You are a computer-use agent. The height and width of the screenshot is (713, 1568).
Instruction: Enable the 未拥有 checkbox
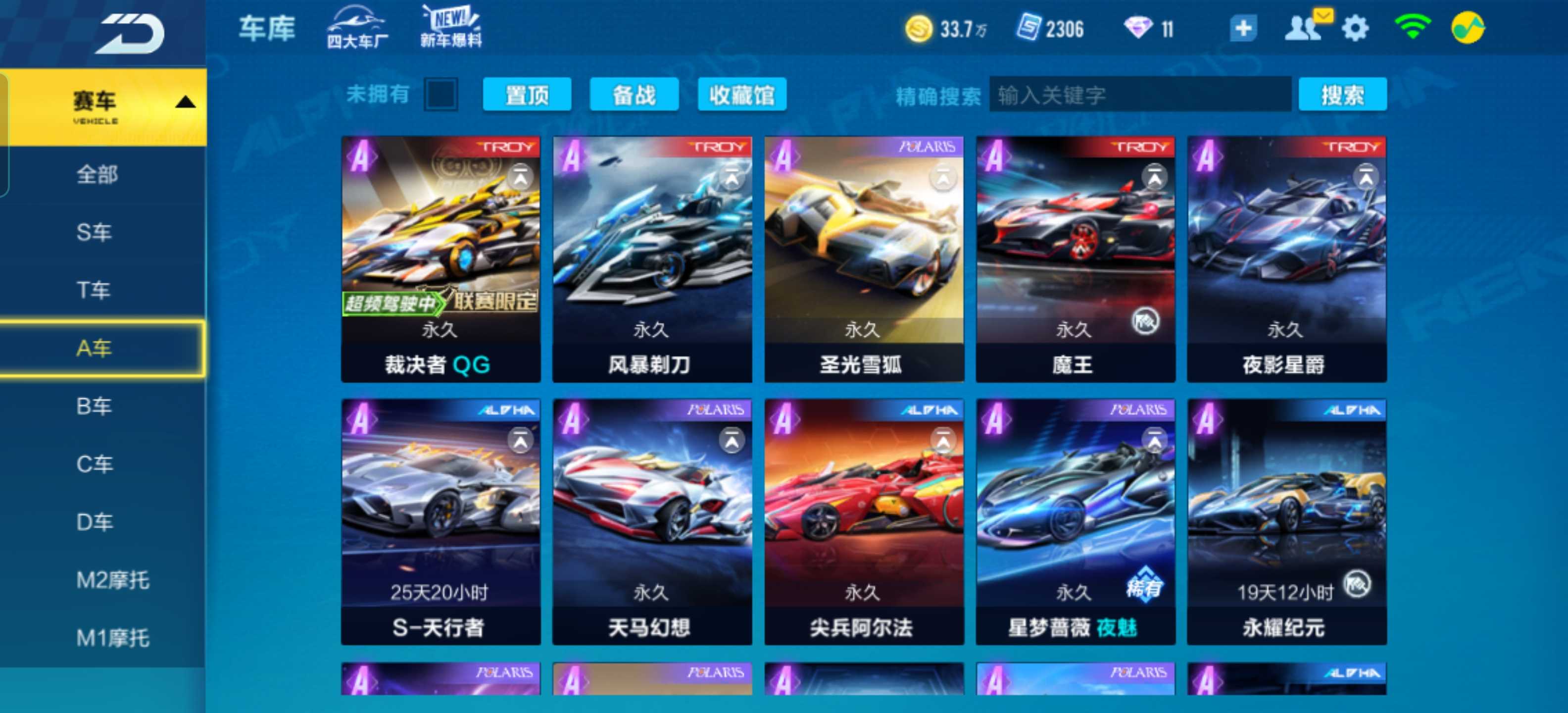click(x=441, y=95)
